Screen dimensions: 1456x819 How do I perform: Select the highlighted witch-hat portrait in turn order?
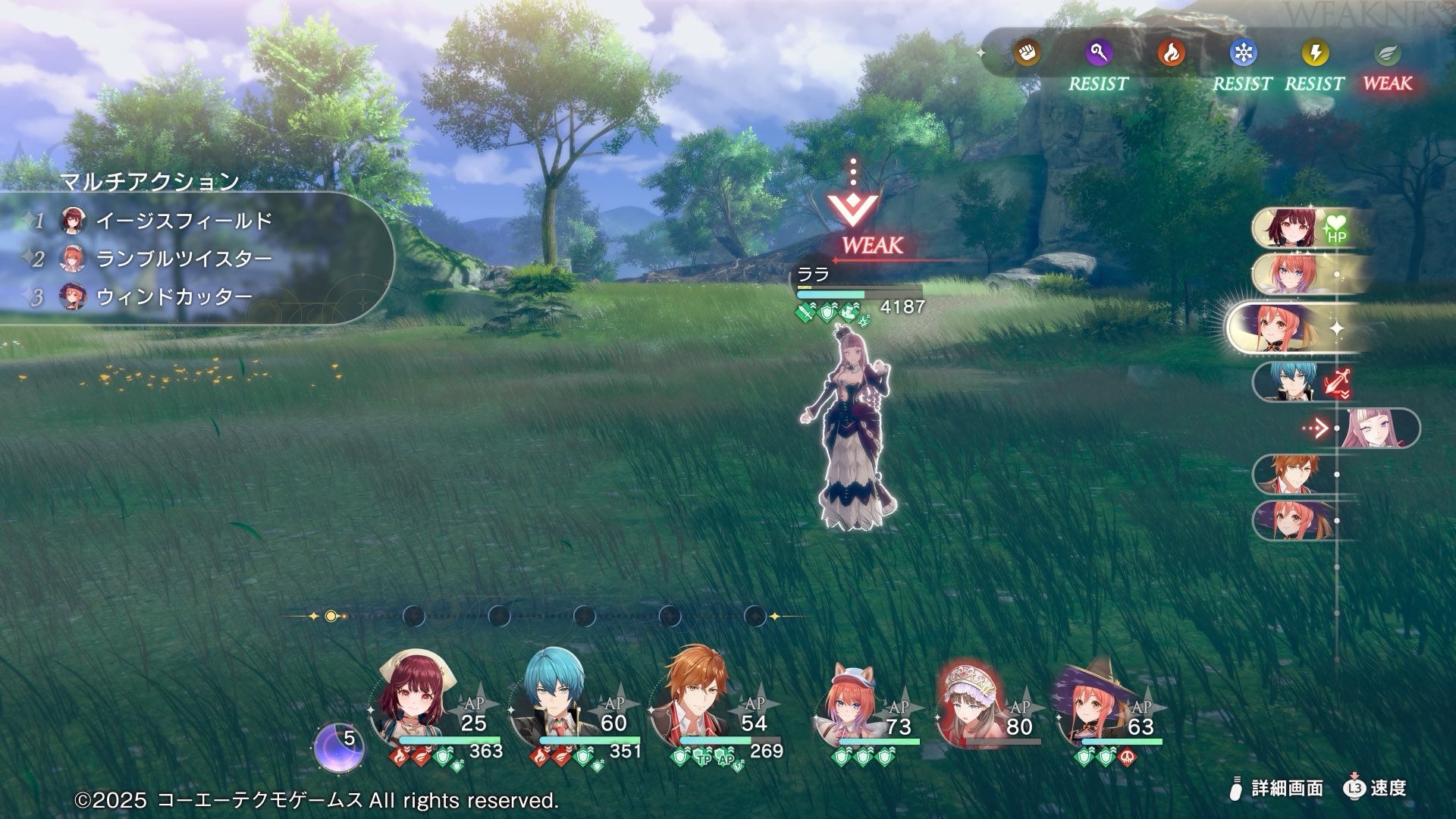1282,328
